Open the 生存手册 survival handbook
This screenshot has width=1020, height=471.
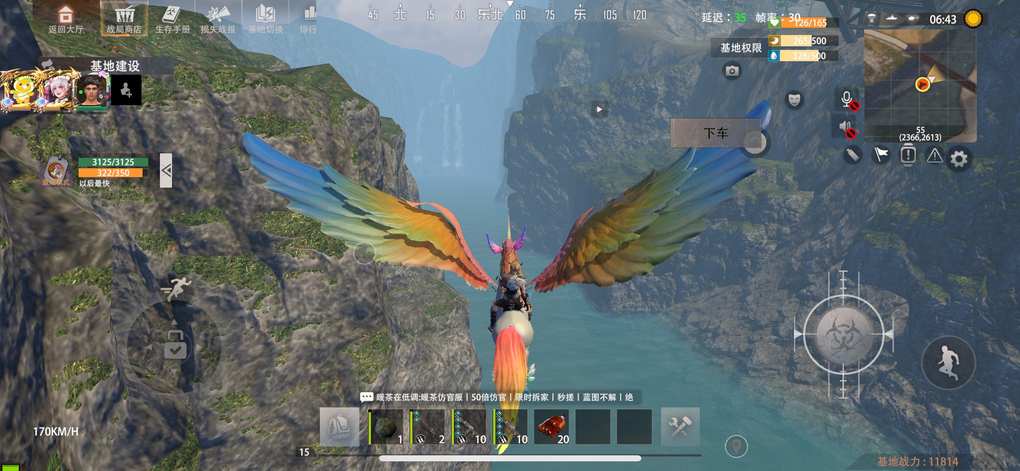click(171, 18)
